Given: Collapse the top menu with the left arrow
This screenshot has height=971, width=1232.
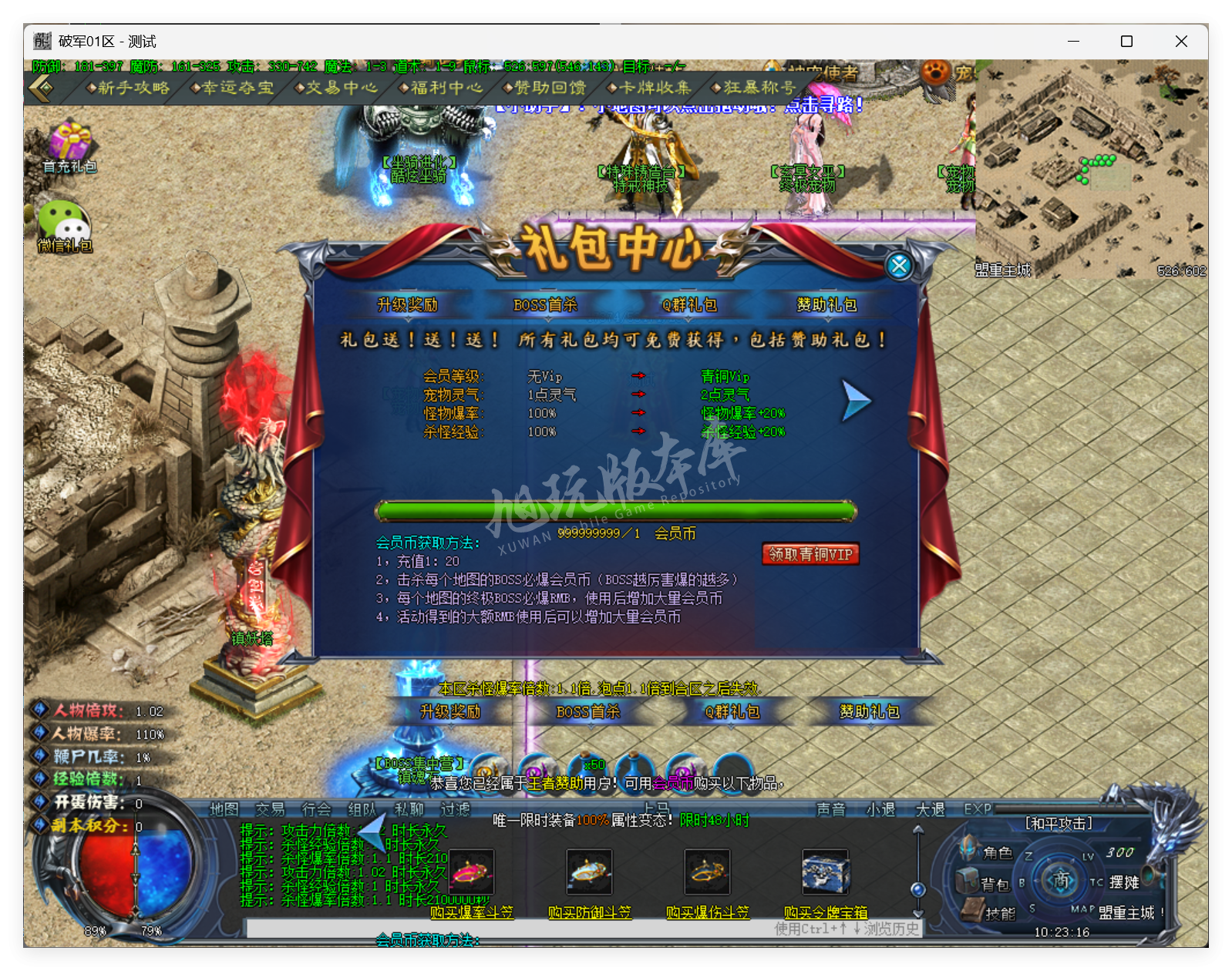Looking at the screenshot, I should click(x=40, y=88).
